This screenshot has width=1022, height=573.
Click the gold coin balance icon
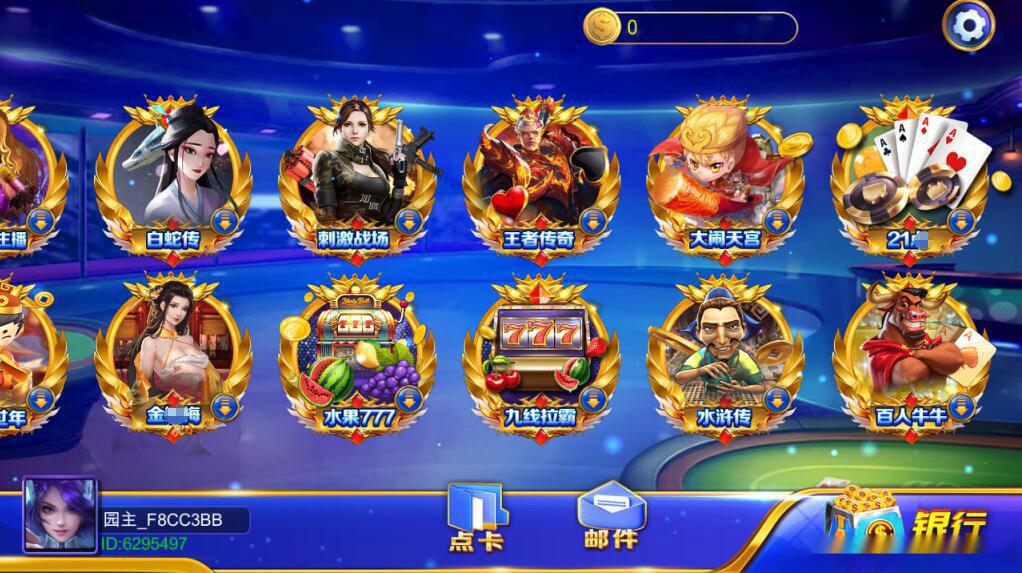point(601,27)
